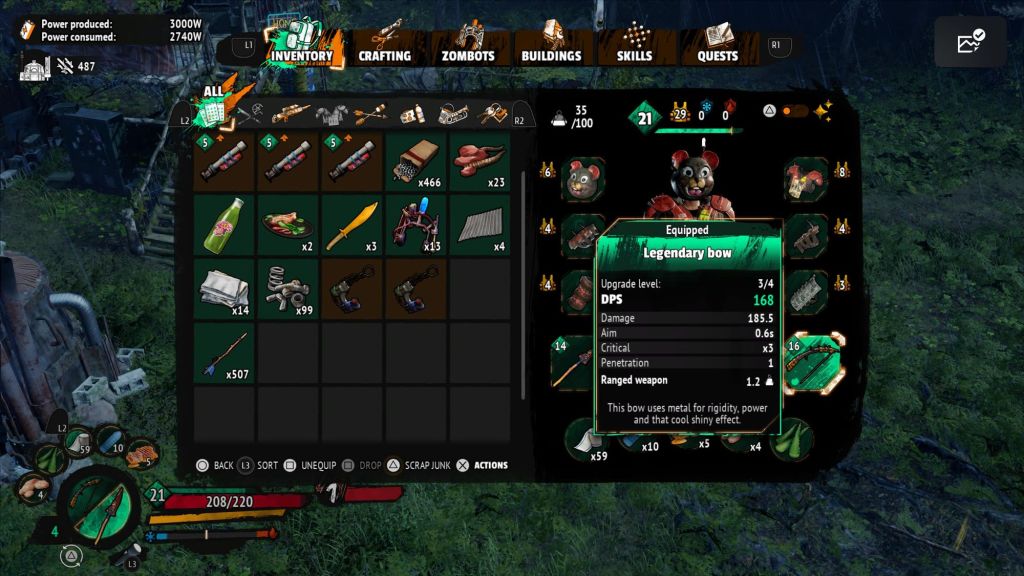Image resolution: width=1024 pixels, height=576 pixels.
Task: Filter inventory by the armor category
Action: (x=331, y=114)
